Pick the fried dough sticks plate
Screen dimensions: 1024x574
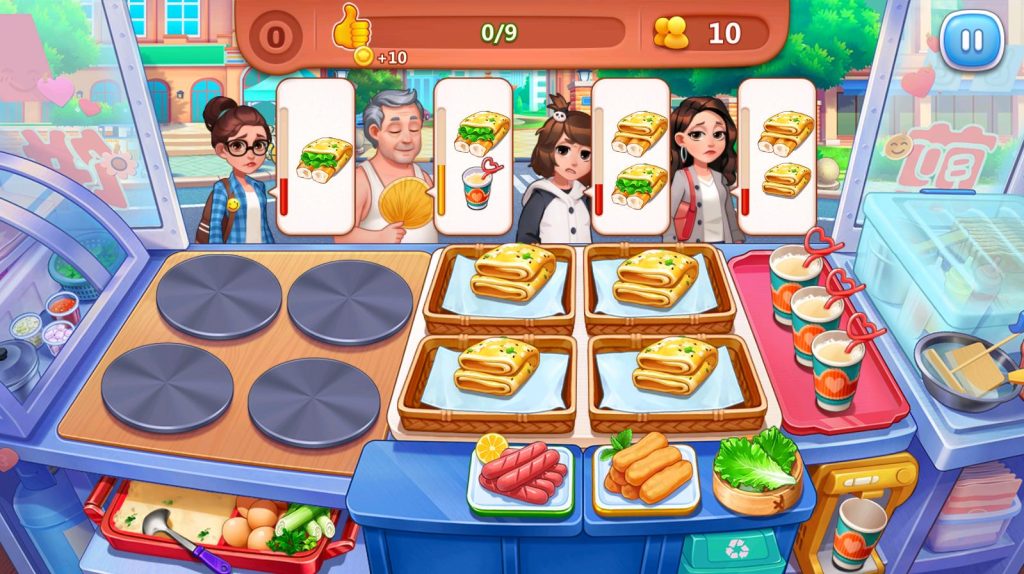pyautogui.click(x=647, y=470)
